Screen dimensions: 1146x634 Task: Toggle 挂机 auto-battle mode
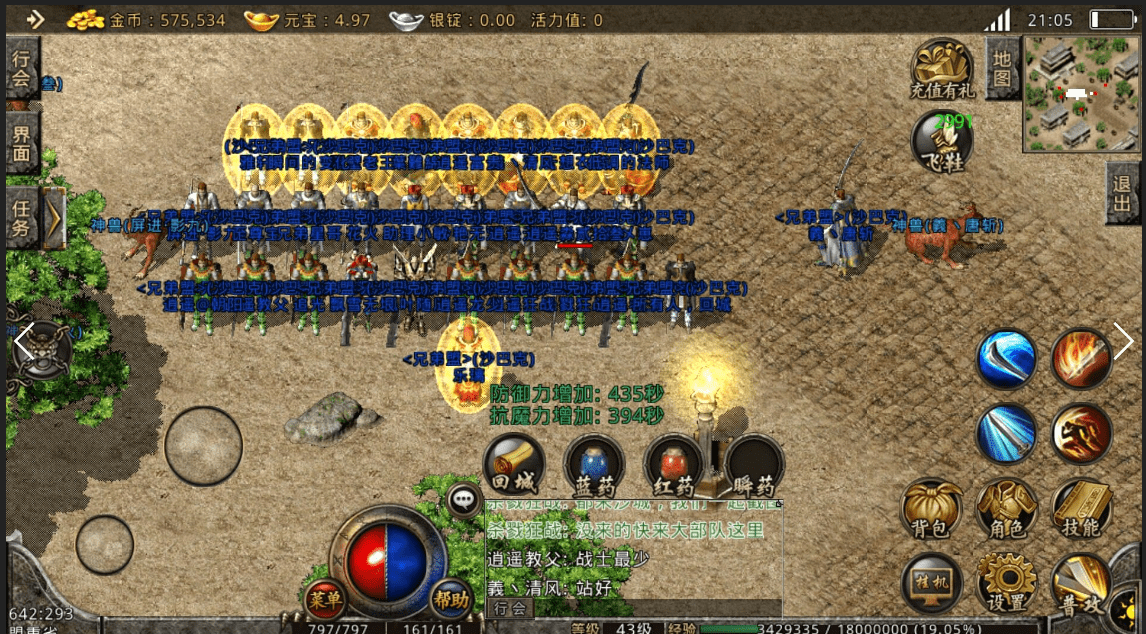point(931,583)
